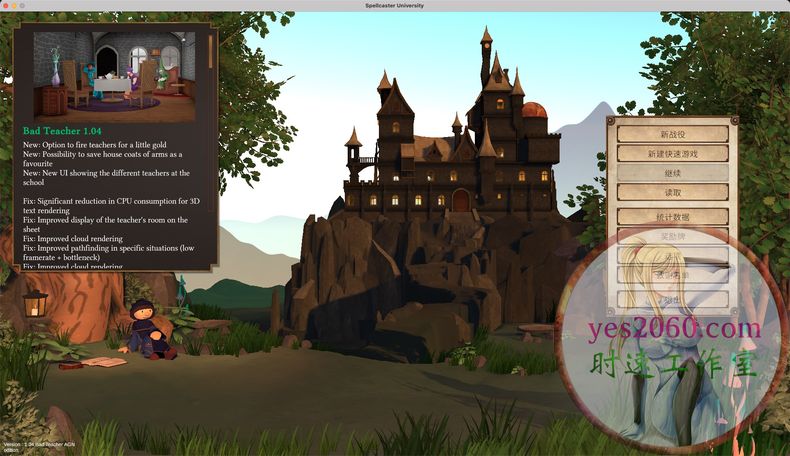Close the window with the red button
790x456 pixels.
pyautogui.click(x=6, y=5)
